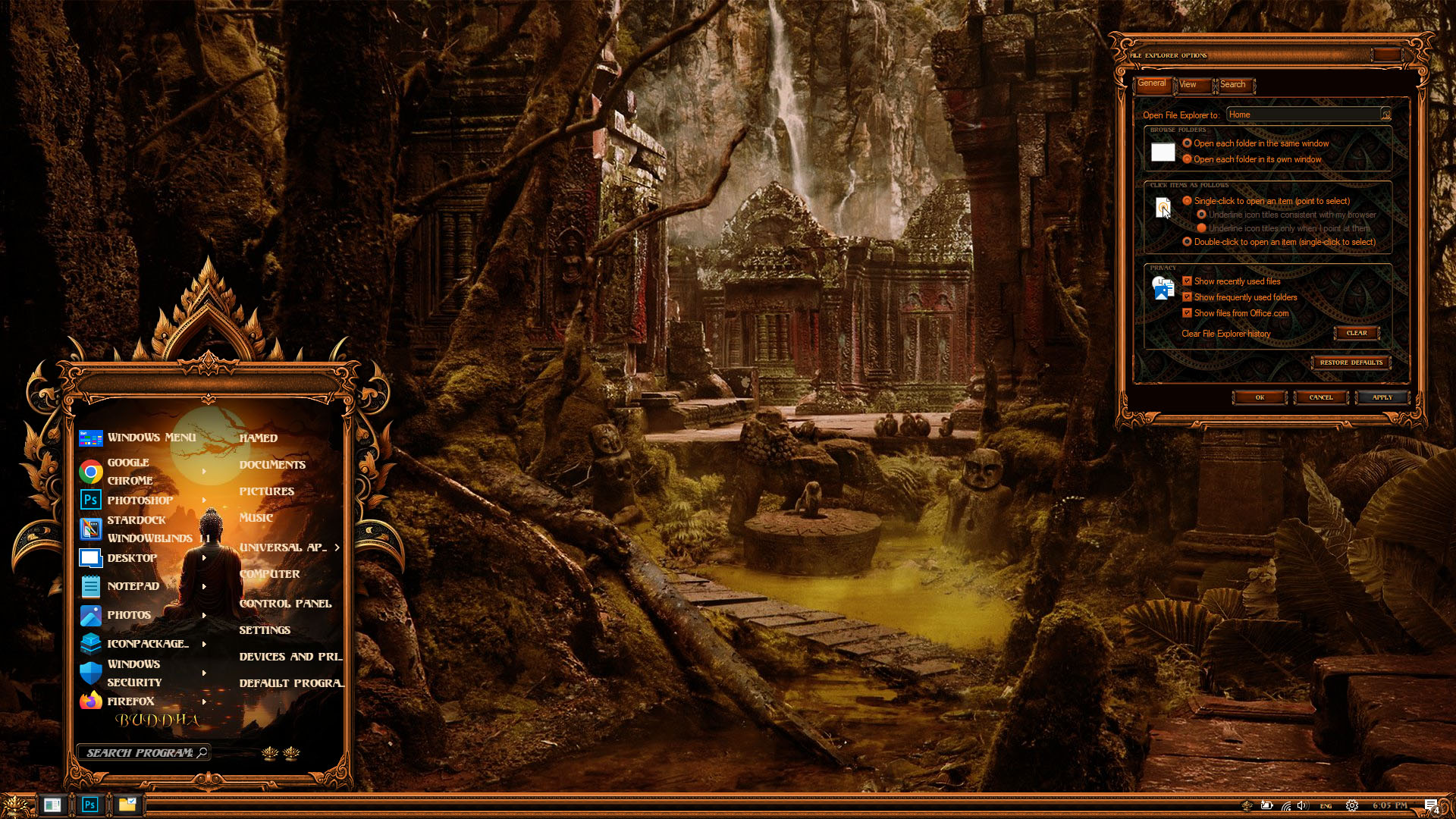Cancel the File Explorer Options dialog
Image resolution: width=1456 pixels, height=819 pixels.
coord(1320,397)
